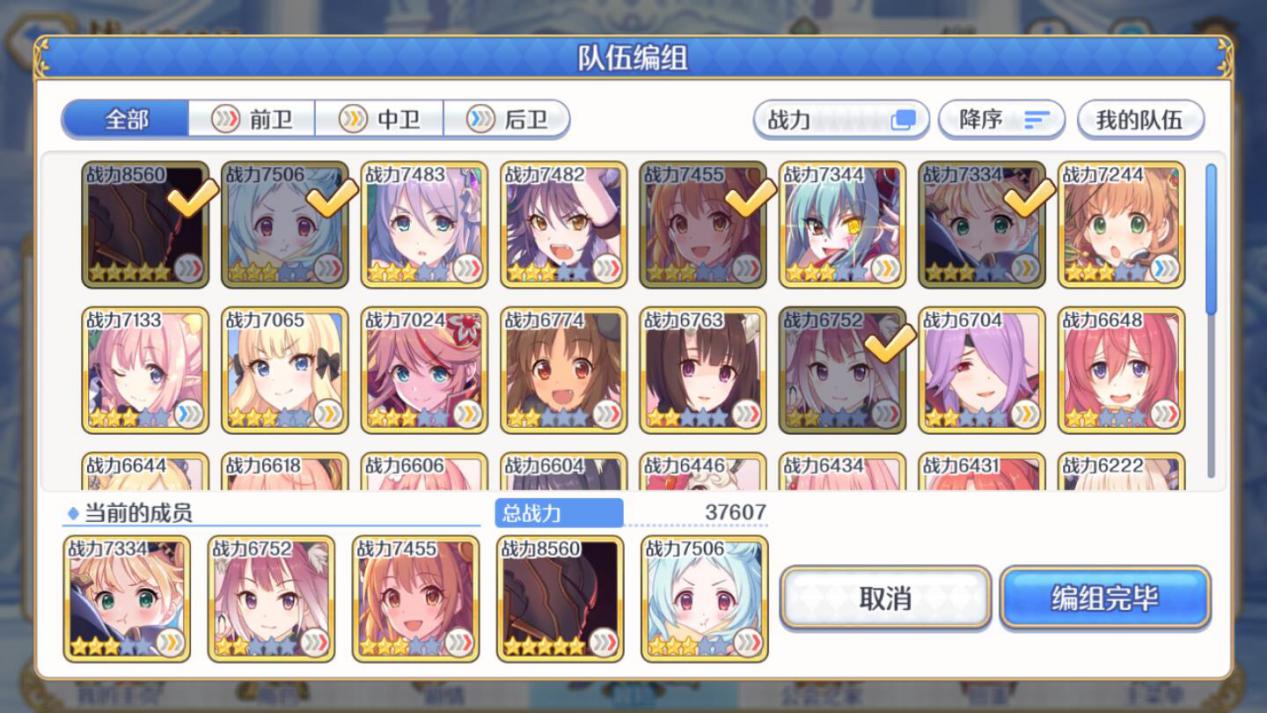Show only 中卫 characters
The image size is (1267, 713).
point(380,120)
